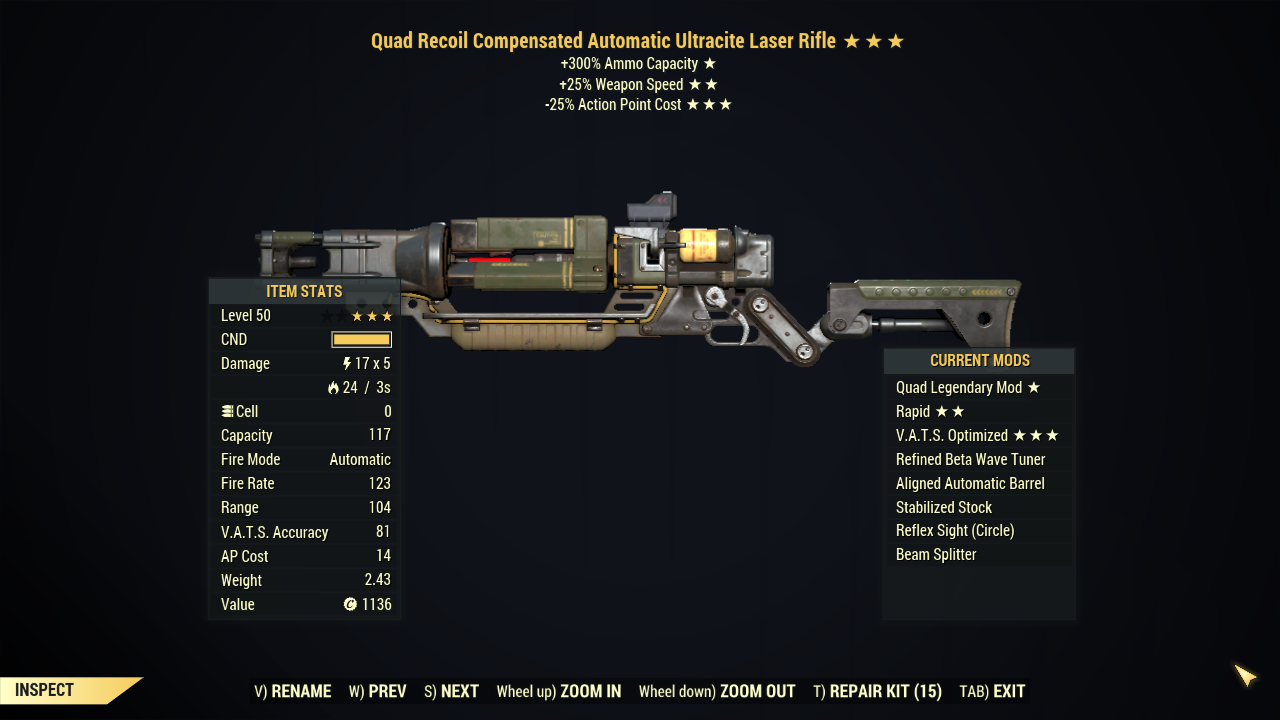The height and width of the screenshot is (720, 1280).
Task: Show the NEXT item
Action: [451, 691]
